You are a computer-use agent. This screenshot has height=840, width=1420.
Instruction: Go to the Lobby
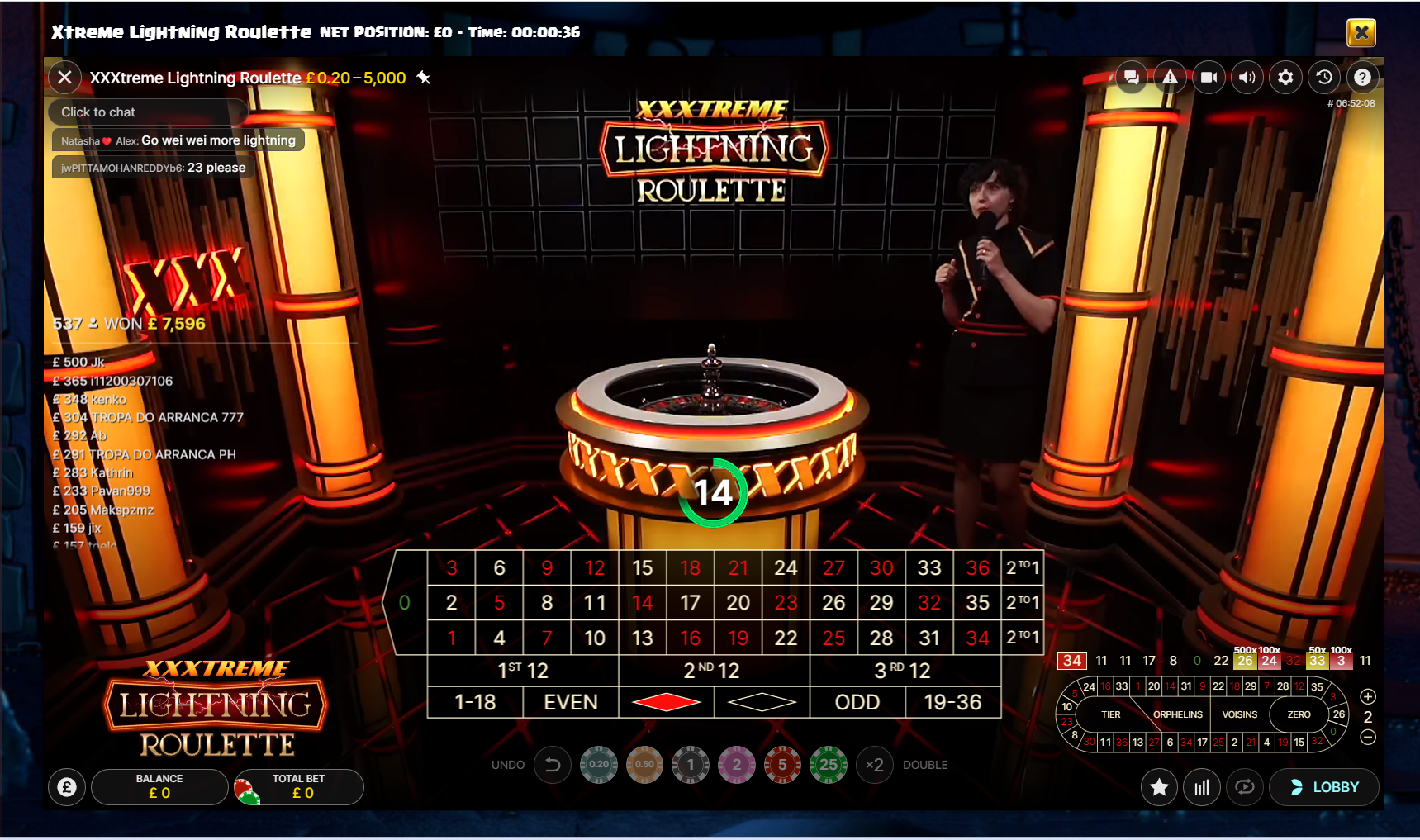pos(1325,786)
